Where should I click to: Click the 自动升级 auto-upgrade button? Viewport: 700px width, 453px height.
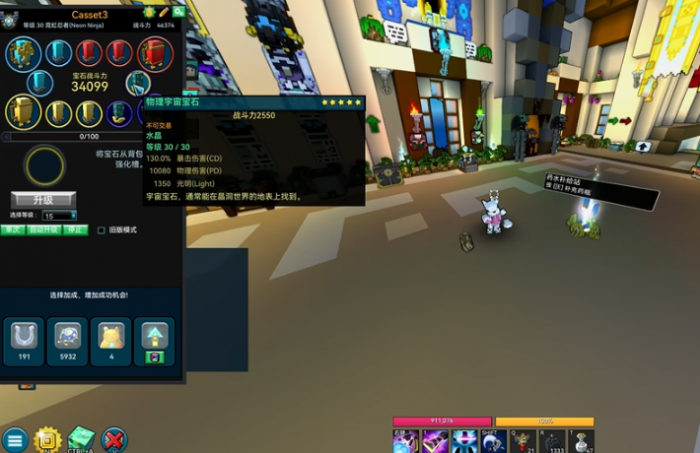[41, 230]
